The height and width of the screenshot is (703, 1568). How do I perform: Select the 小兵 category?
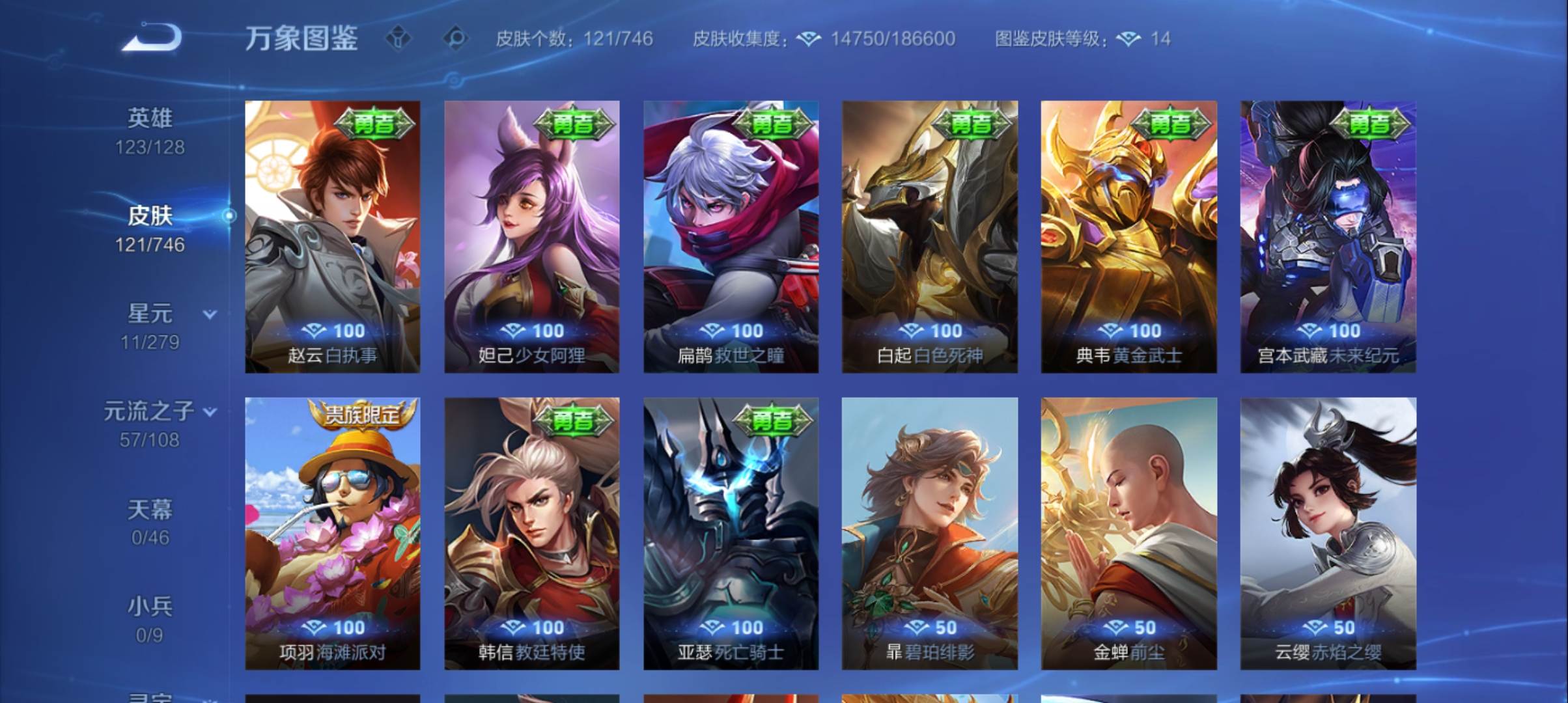(x=152, y=605)
